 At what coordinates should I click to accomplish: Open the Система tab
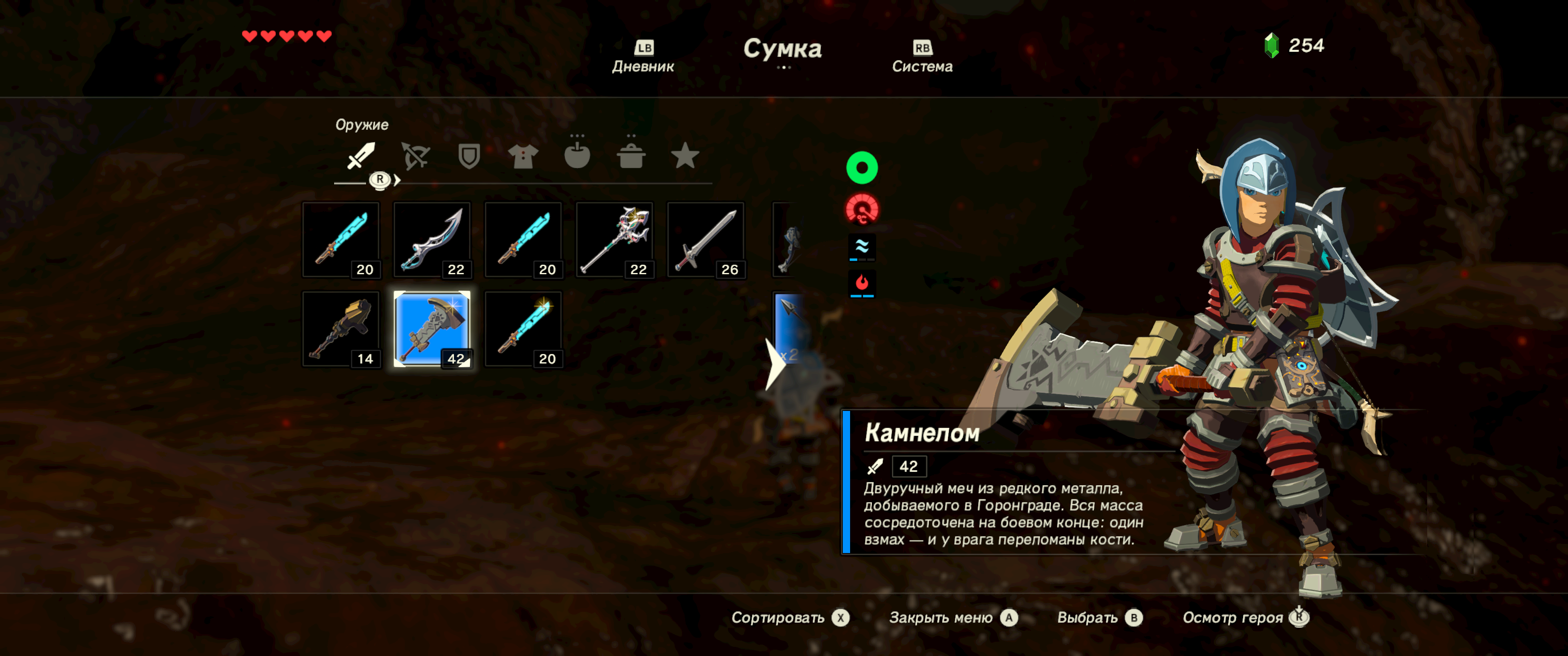coord(922,57)
